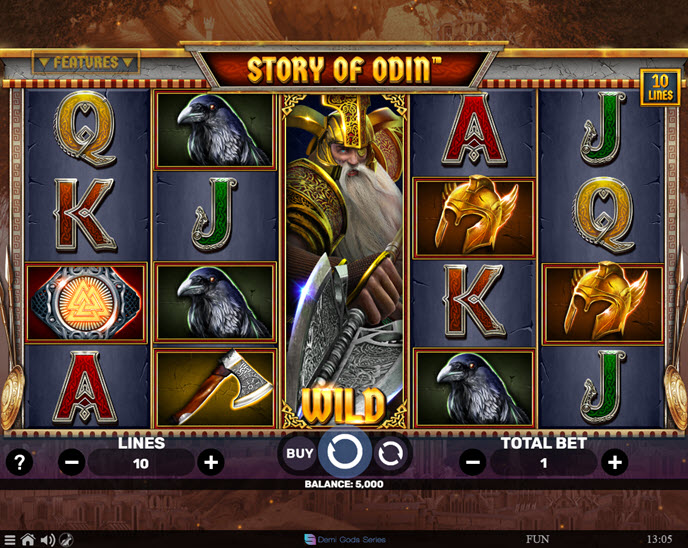Open the help question mark button
The height and width of the screenshot is (548, 688).
(x=19, y=462)
